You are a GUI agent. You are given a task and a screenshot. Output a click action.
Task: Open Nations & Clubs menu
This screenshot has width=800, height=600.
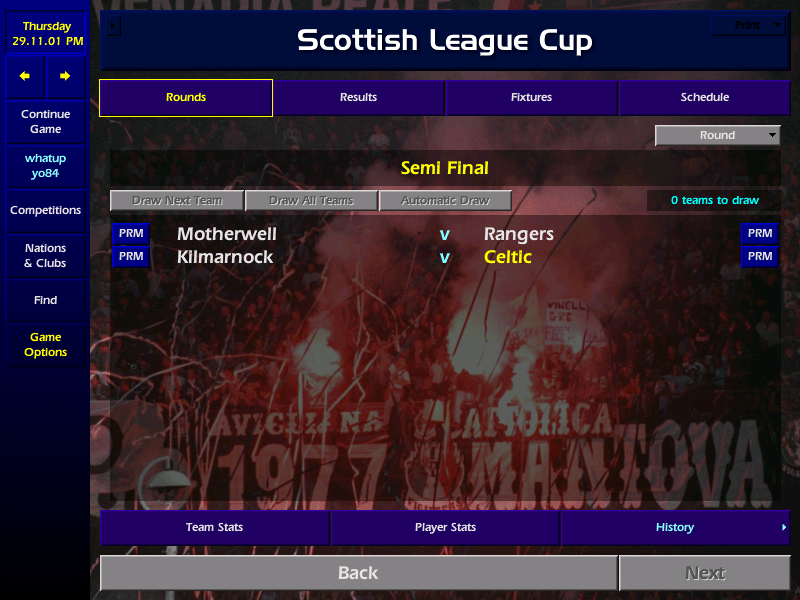pyautogui.click(x=45, y=256)
